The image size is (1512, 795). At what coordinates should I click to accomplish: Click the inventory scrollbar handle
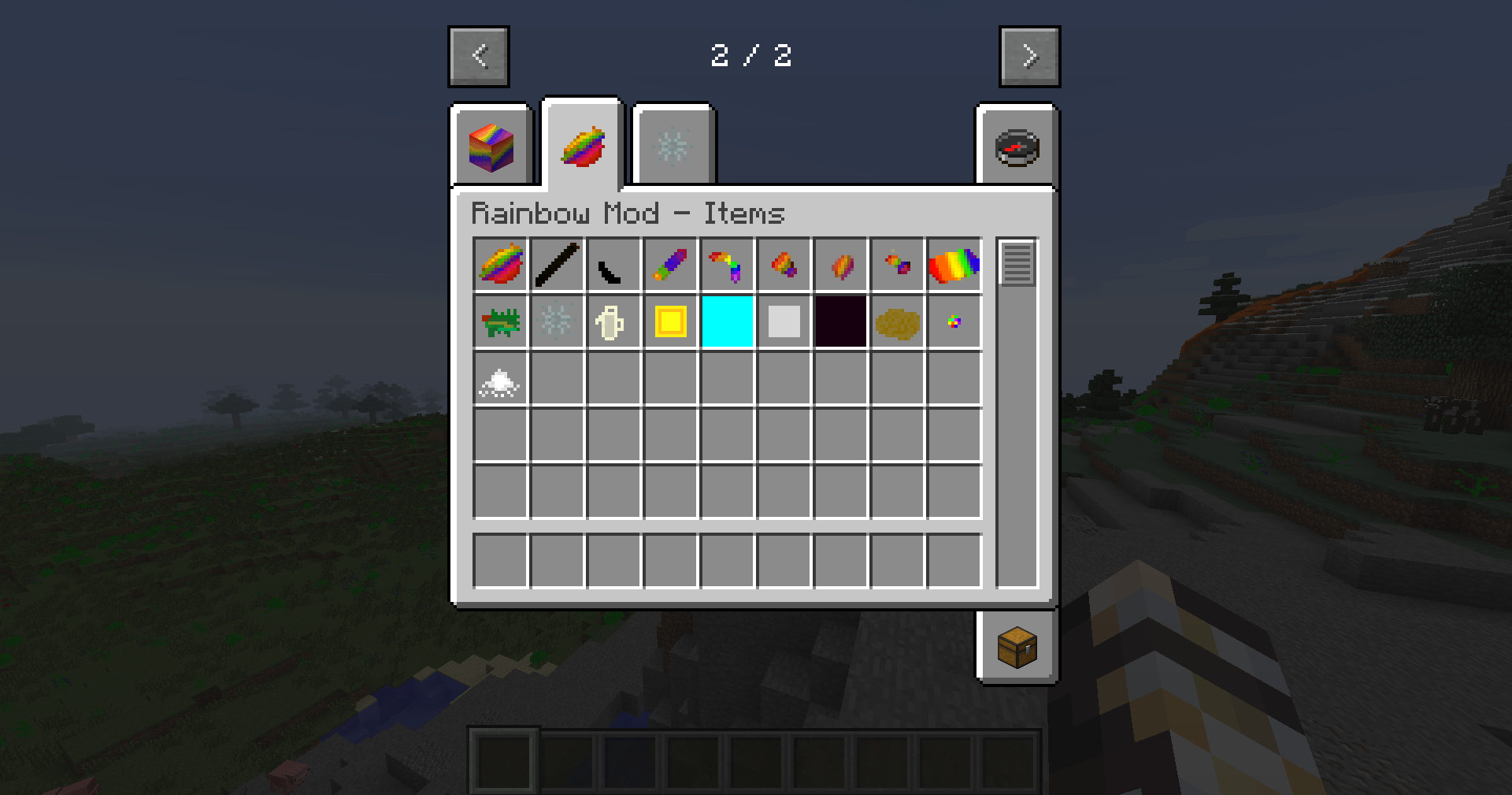tap(1018, 262)
